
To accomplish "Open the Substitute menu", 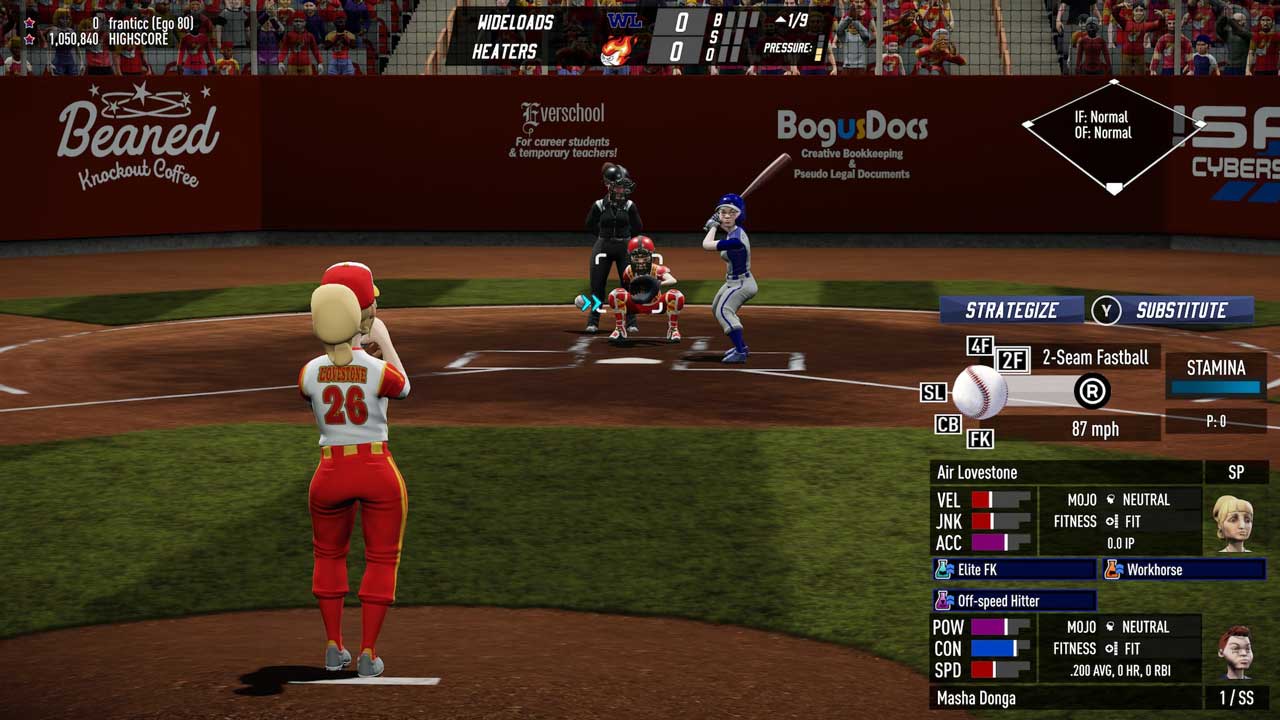I will click(x=1181, y=310).
